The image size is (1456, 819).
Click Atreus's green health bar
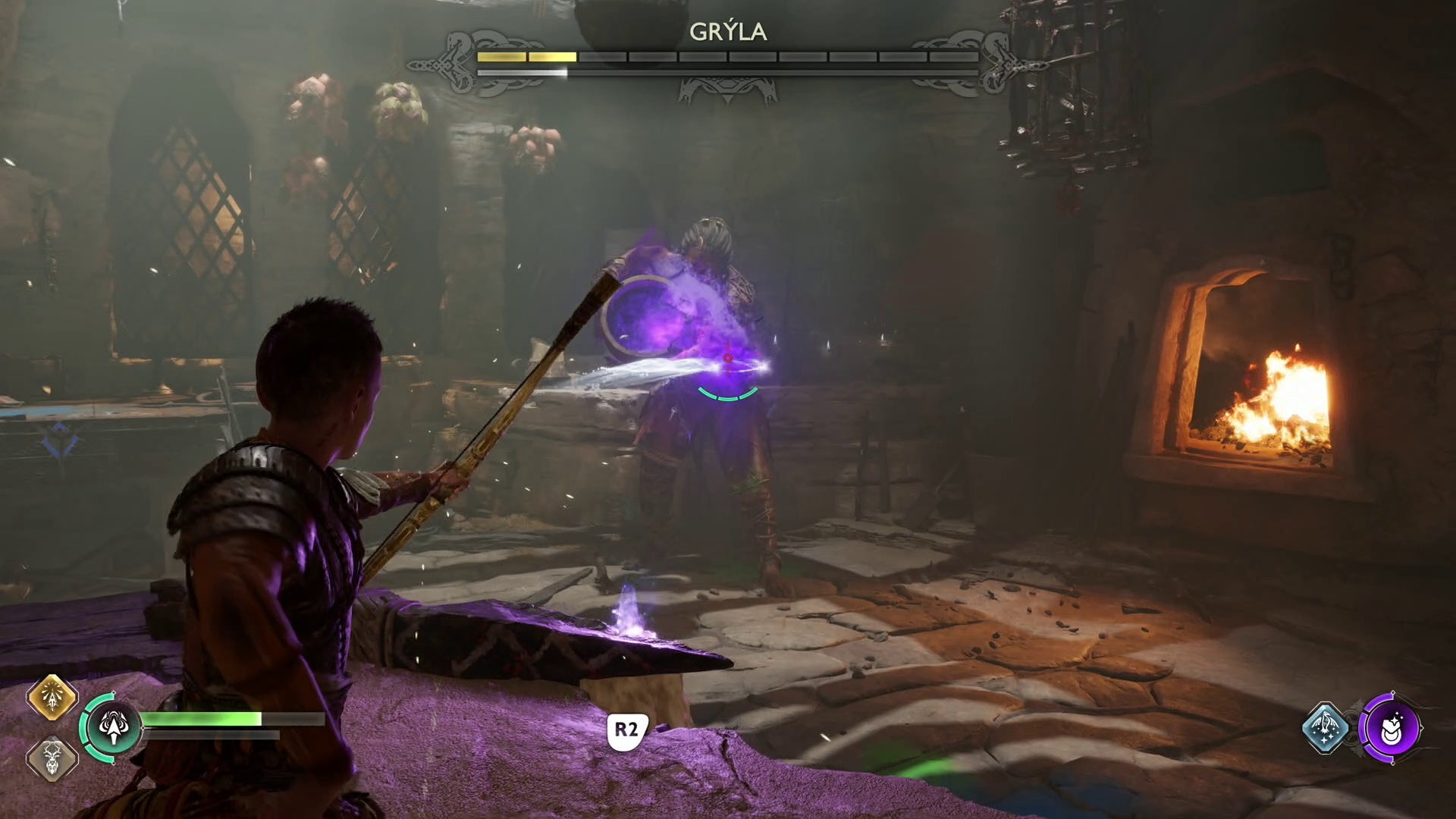pyautogui.click(x=199, y=719)
